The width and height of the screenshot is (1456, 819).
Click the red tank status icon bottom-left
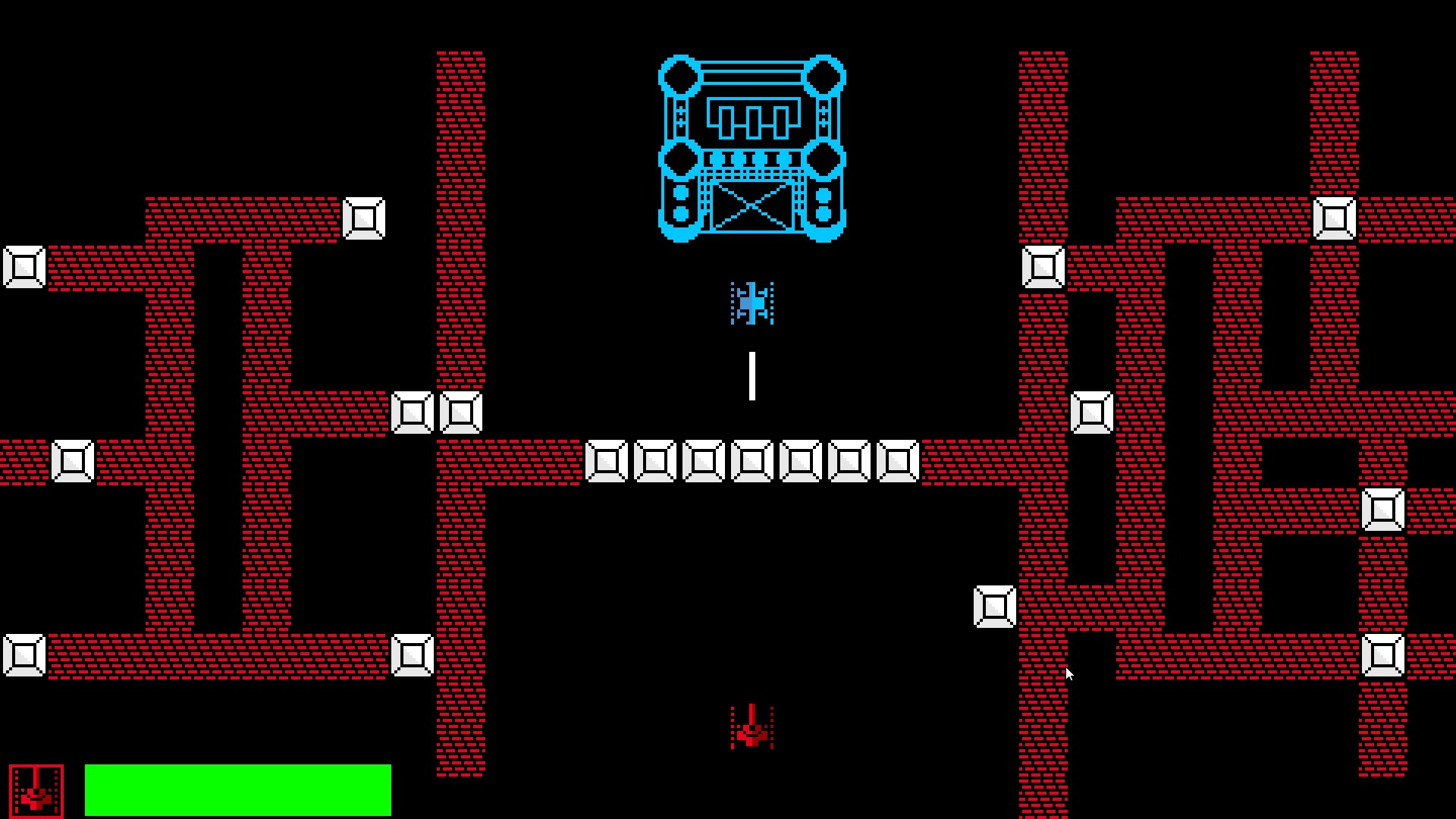click(x=36, y=789)
